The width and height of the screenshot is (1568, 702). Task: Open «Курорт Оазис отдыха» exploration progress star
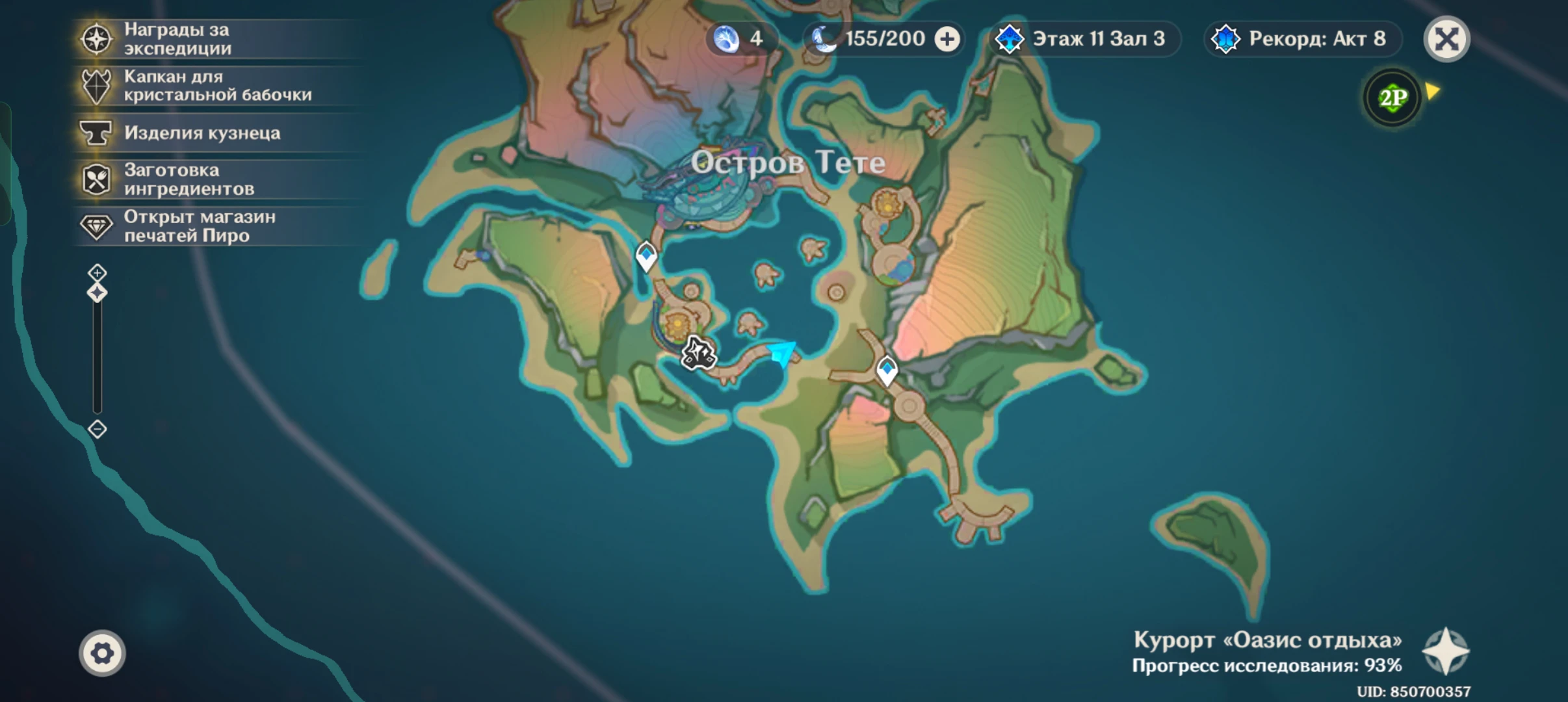click(1445, 651)
